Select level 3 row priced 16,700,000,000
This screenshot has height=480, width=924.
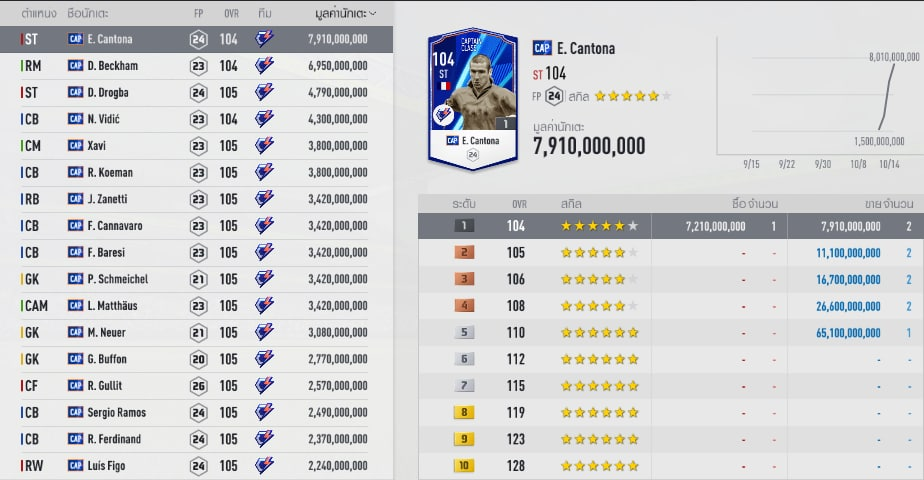pyautogui.click(x=670, y=279)
